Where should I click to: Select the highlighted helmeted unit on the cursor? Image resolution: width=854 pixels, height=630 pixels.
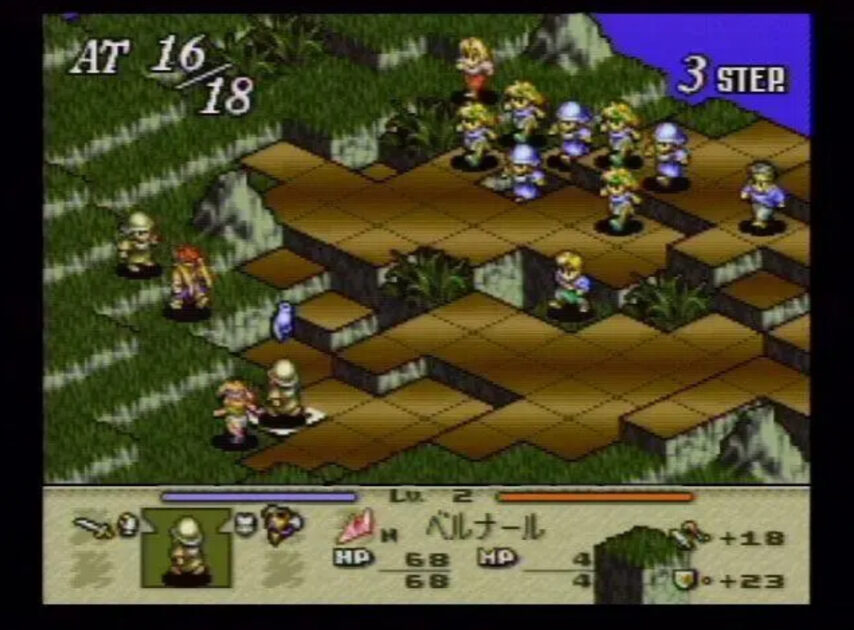pyautogui.click(x=284, y=390)
